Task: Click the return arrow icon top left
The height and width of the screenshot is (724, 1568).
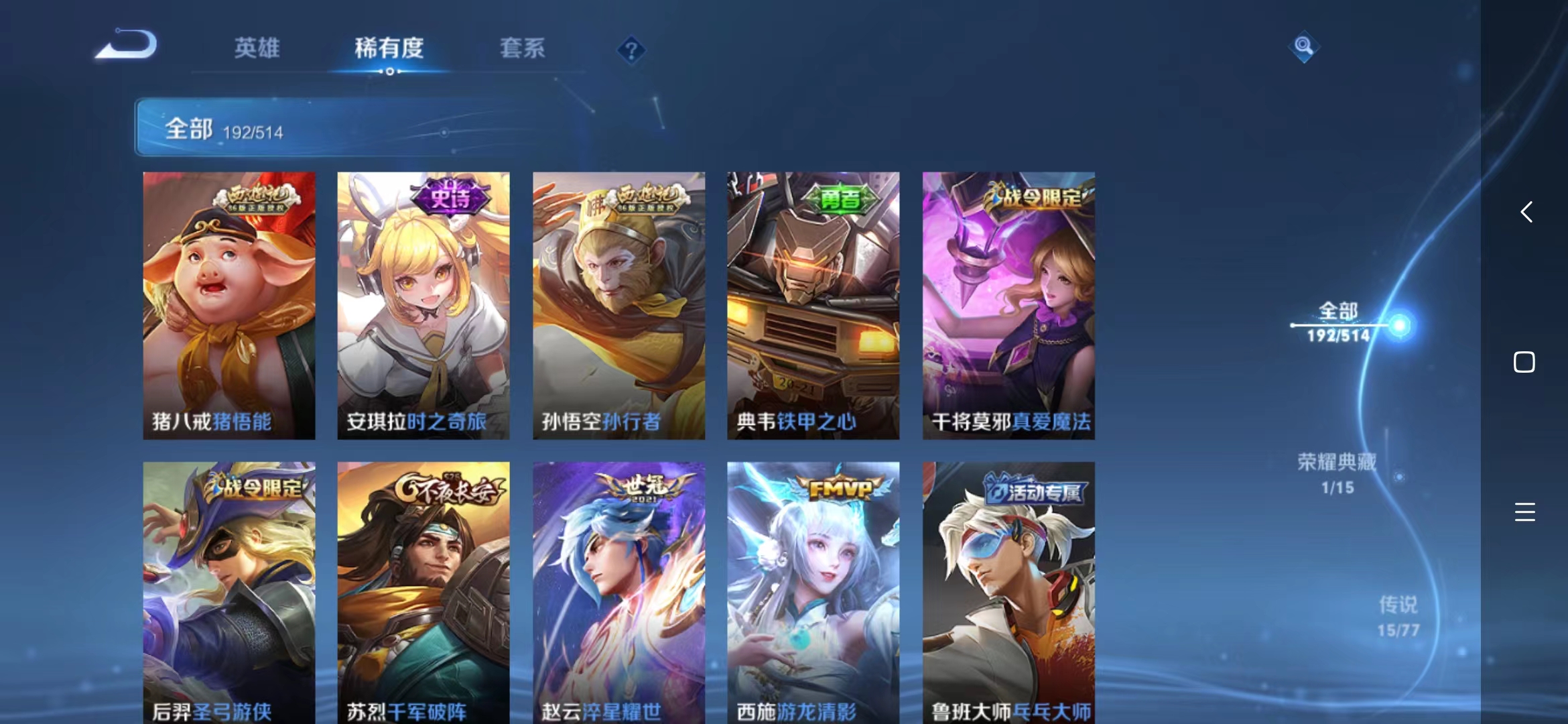Action: pos(125,44)
